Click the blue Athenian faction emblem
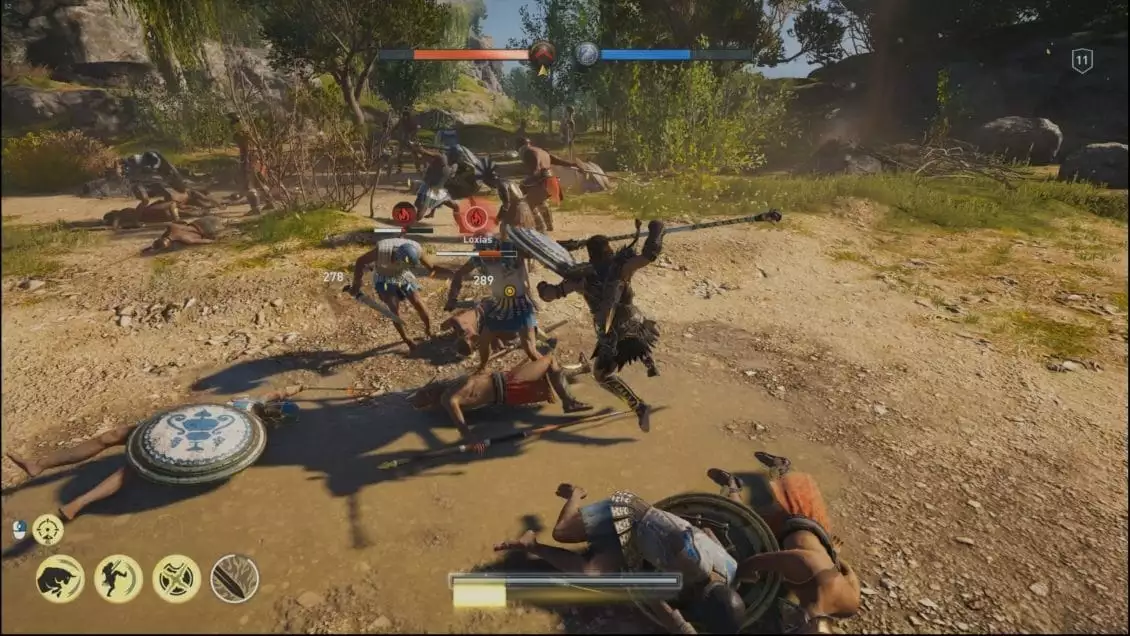The image size is (1130, 636). (x=587, y=54)
